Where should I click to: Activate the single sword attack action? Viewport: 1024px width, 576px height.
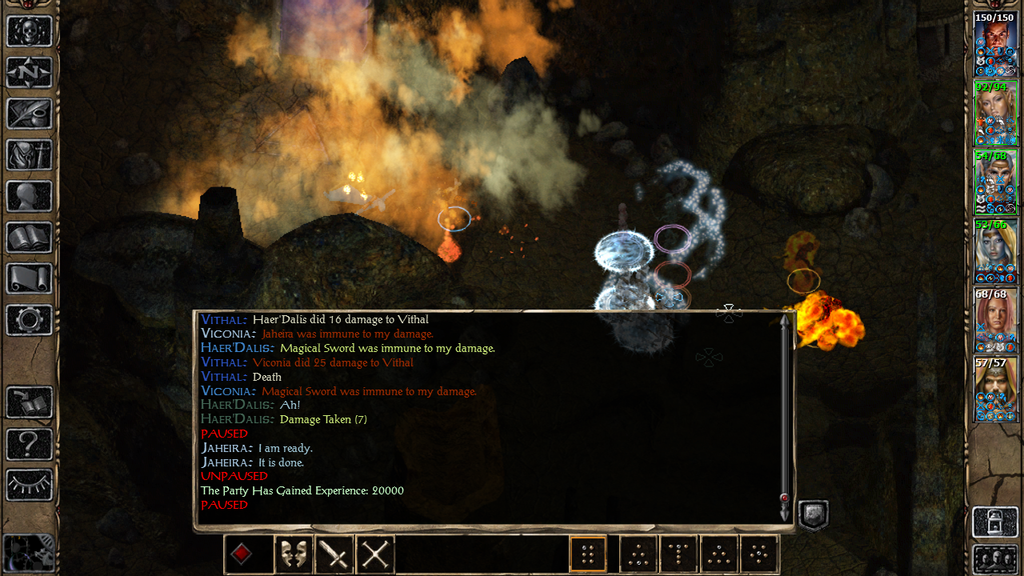tap(333, 554)
